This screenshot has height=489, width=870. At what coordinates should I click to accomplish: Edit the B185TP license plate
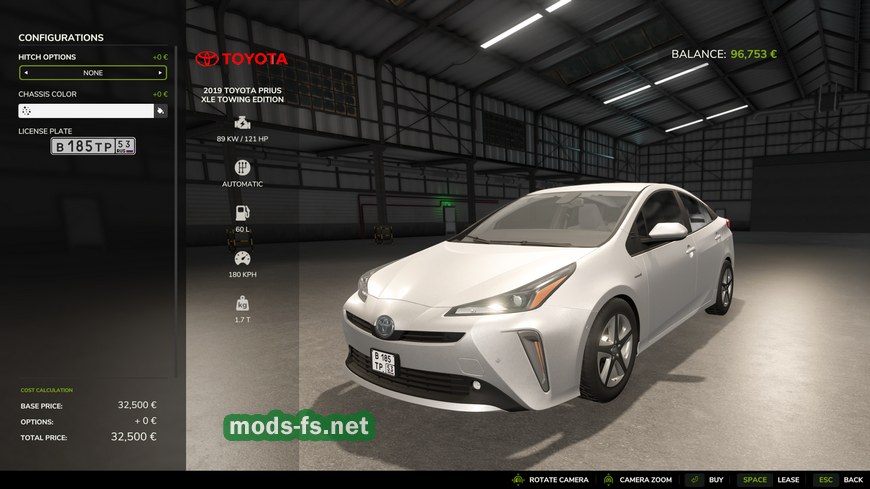tap(93, 146)
